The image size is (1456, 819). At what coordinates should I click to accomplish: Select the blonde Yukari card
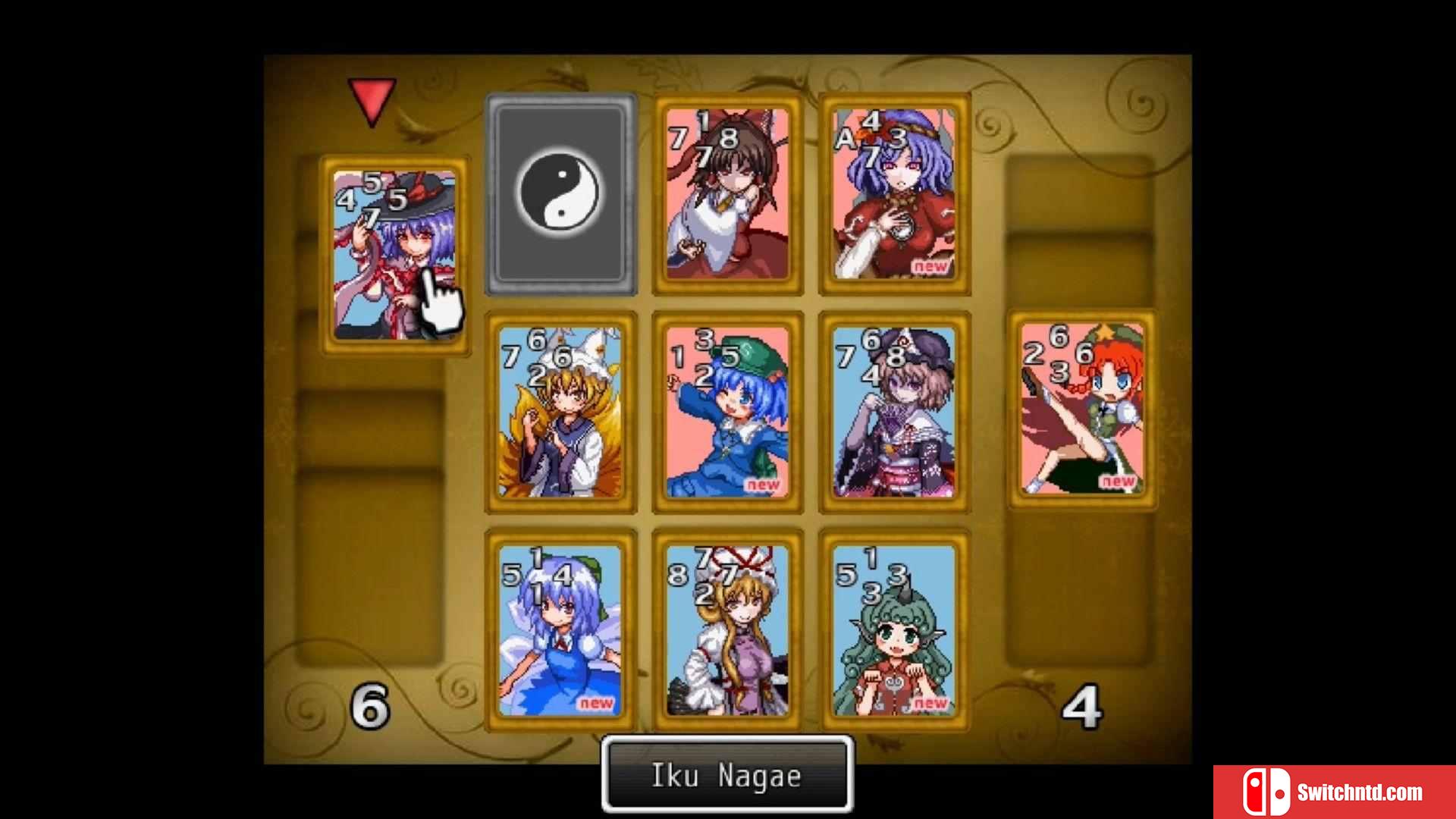coord(727,631)
